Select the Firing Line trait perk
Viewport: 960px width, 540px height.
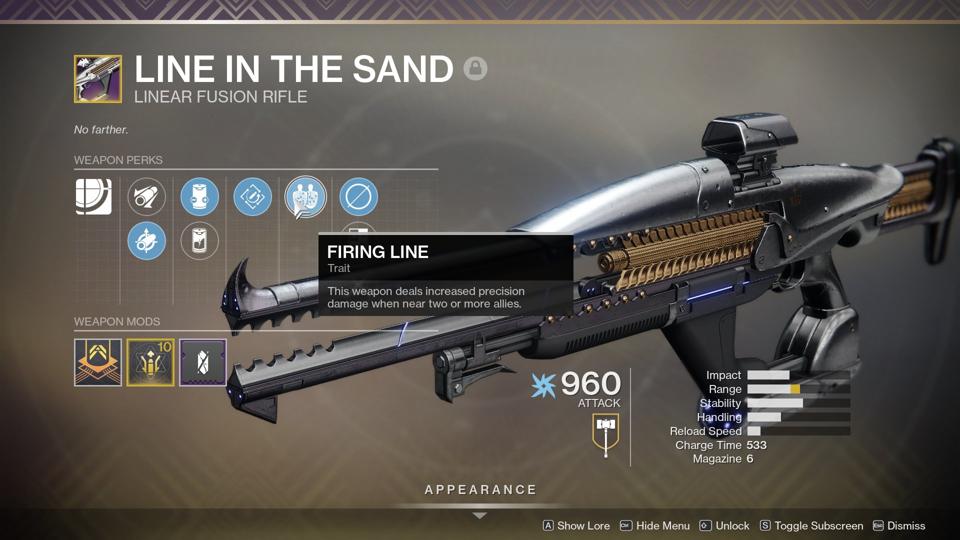(305, 197)
